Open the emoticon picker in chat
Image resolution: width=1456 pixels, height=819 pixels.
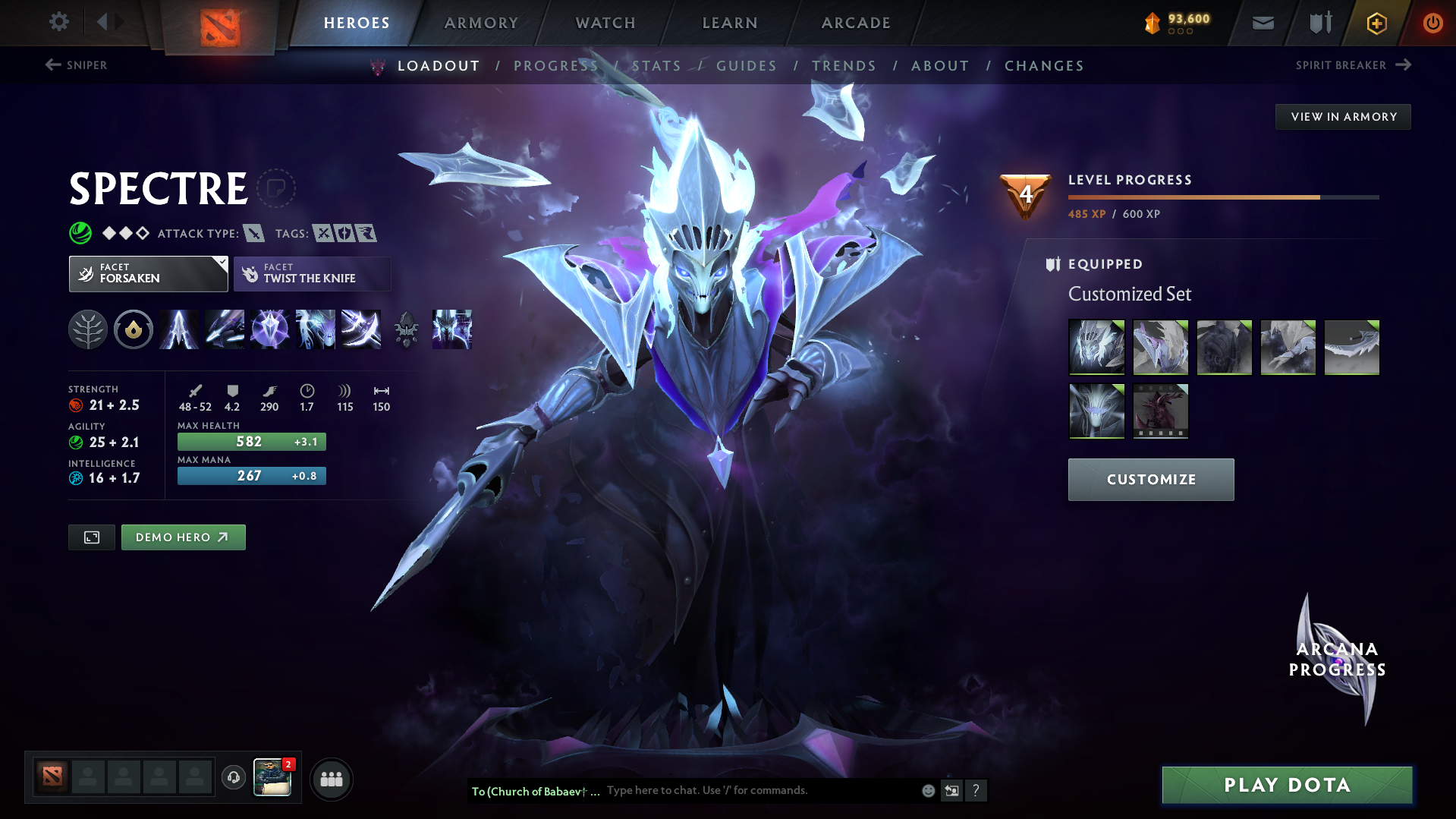click(927, 790)
